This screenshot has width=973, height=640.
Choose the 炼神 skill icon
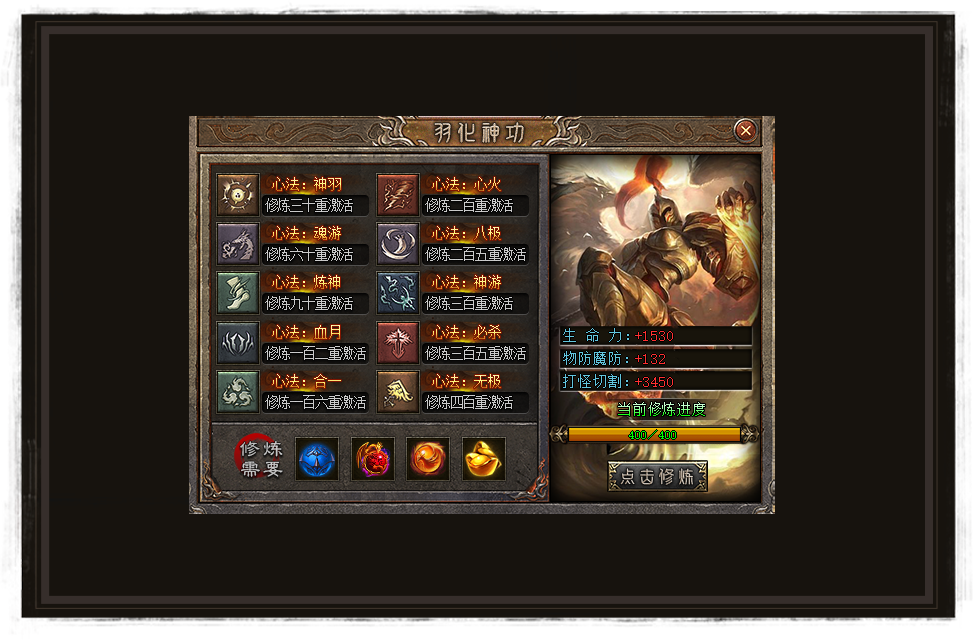pyautogui.click(x=238, y=293)
